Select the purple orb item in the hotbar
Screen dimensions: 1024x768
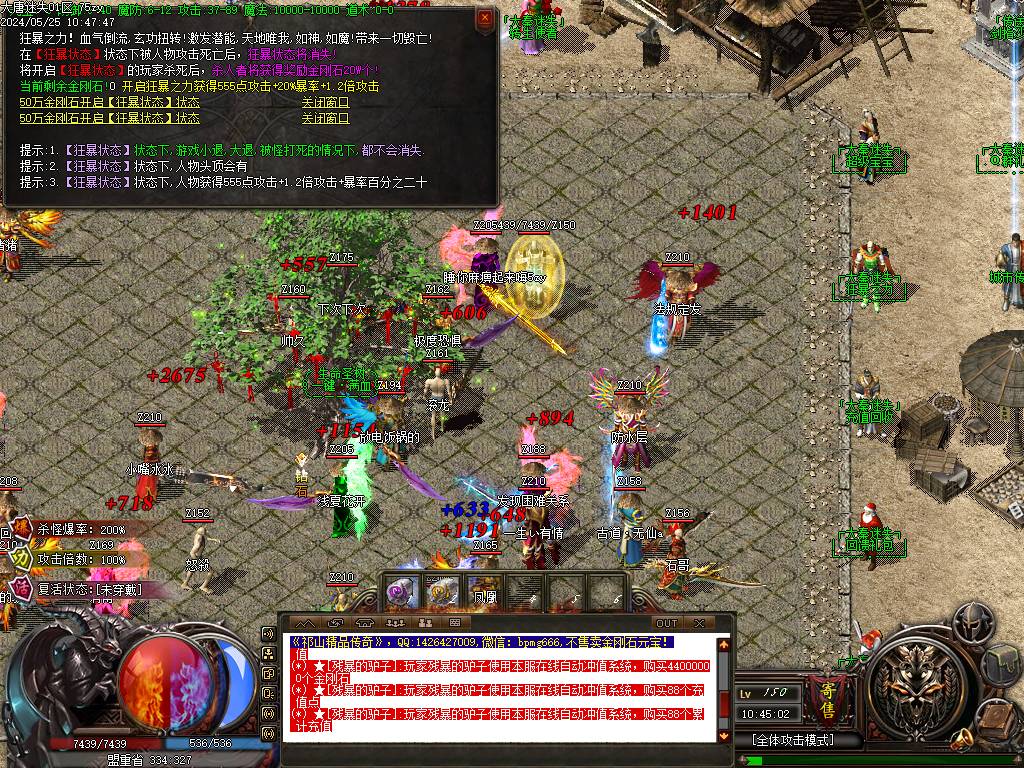click(403, 592)
